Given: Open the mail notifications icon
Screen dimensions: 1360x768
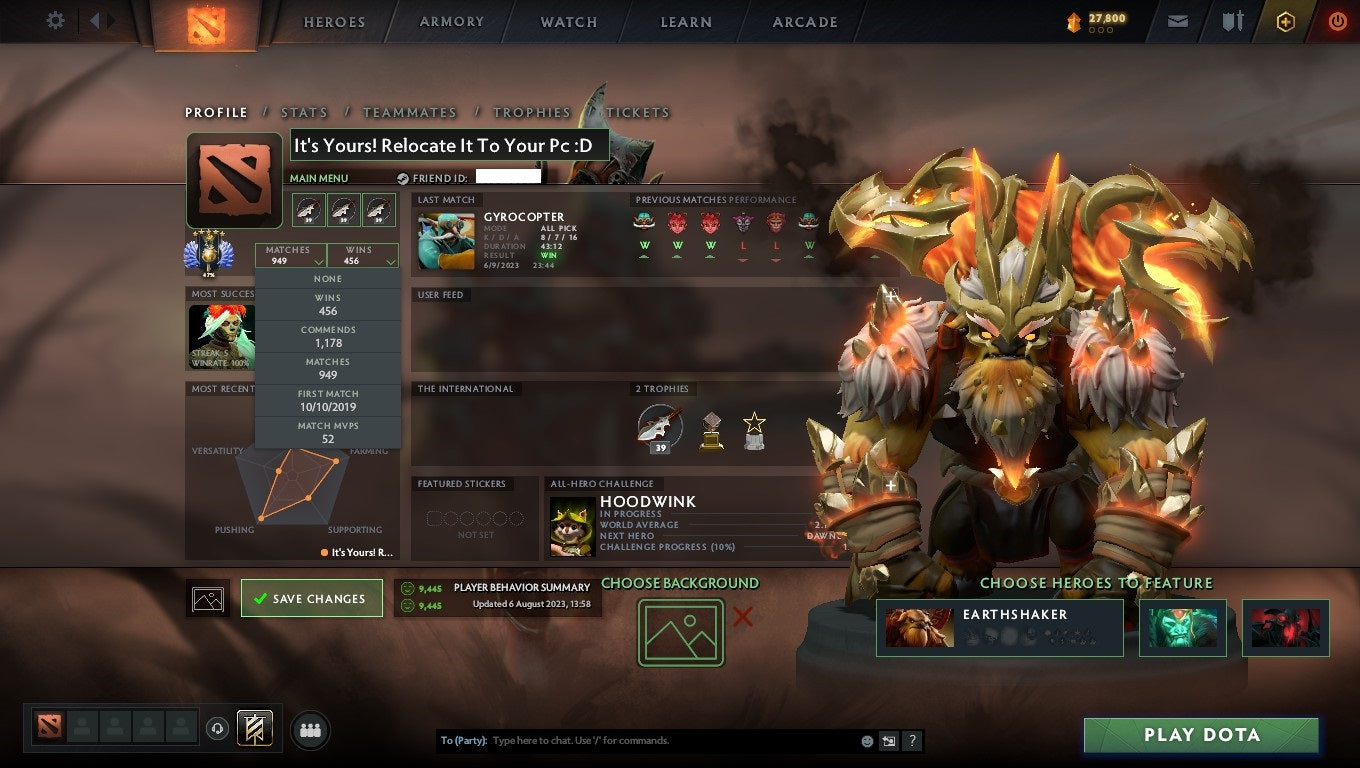Looking at the screenshot, I should [x=1176, y=21].
